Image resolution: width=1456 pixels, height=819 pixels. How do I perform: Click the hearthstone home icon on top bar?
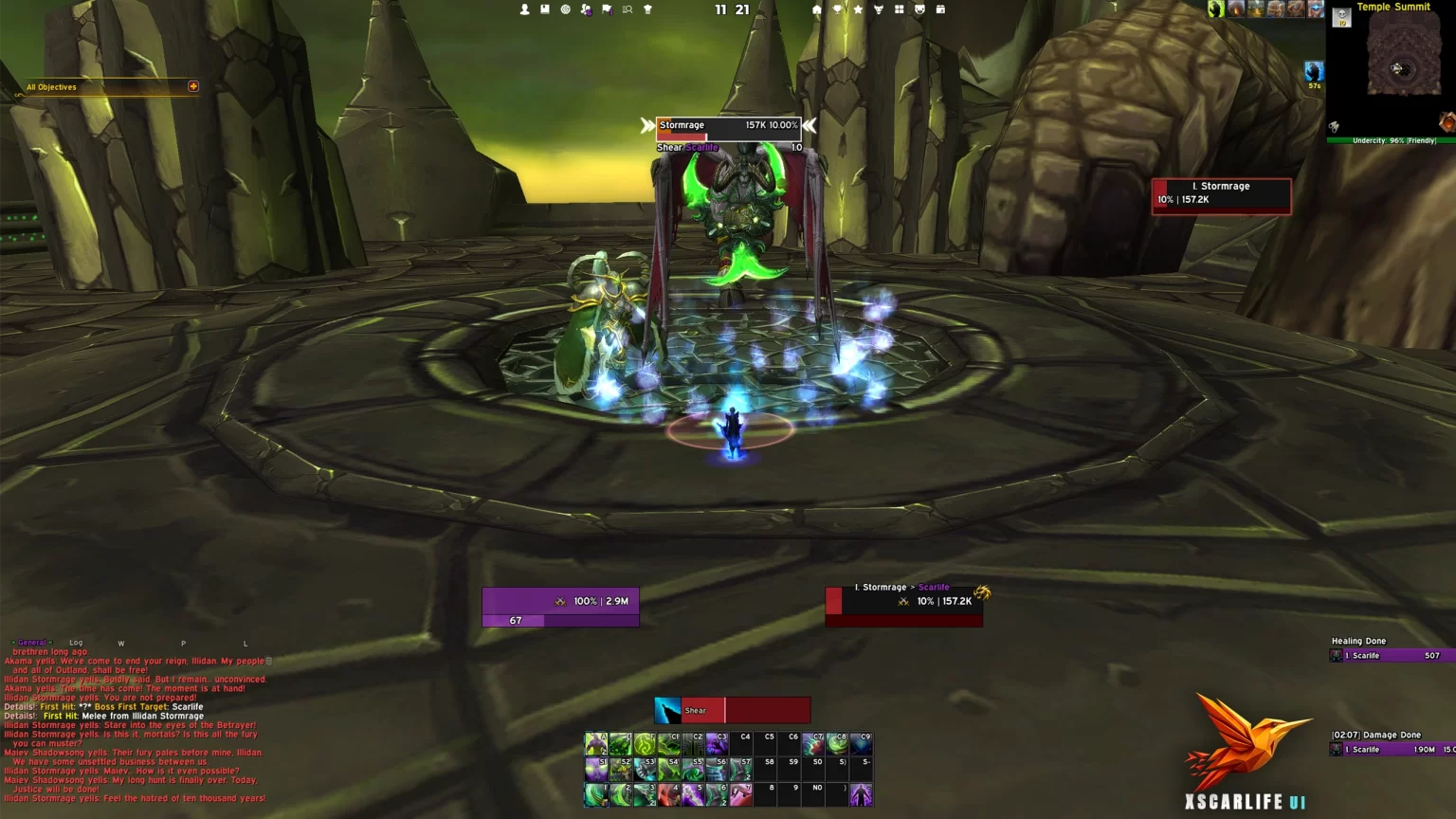click(x=816, y=9)
